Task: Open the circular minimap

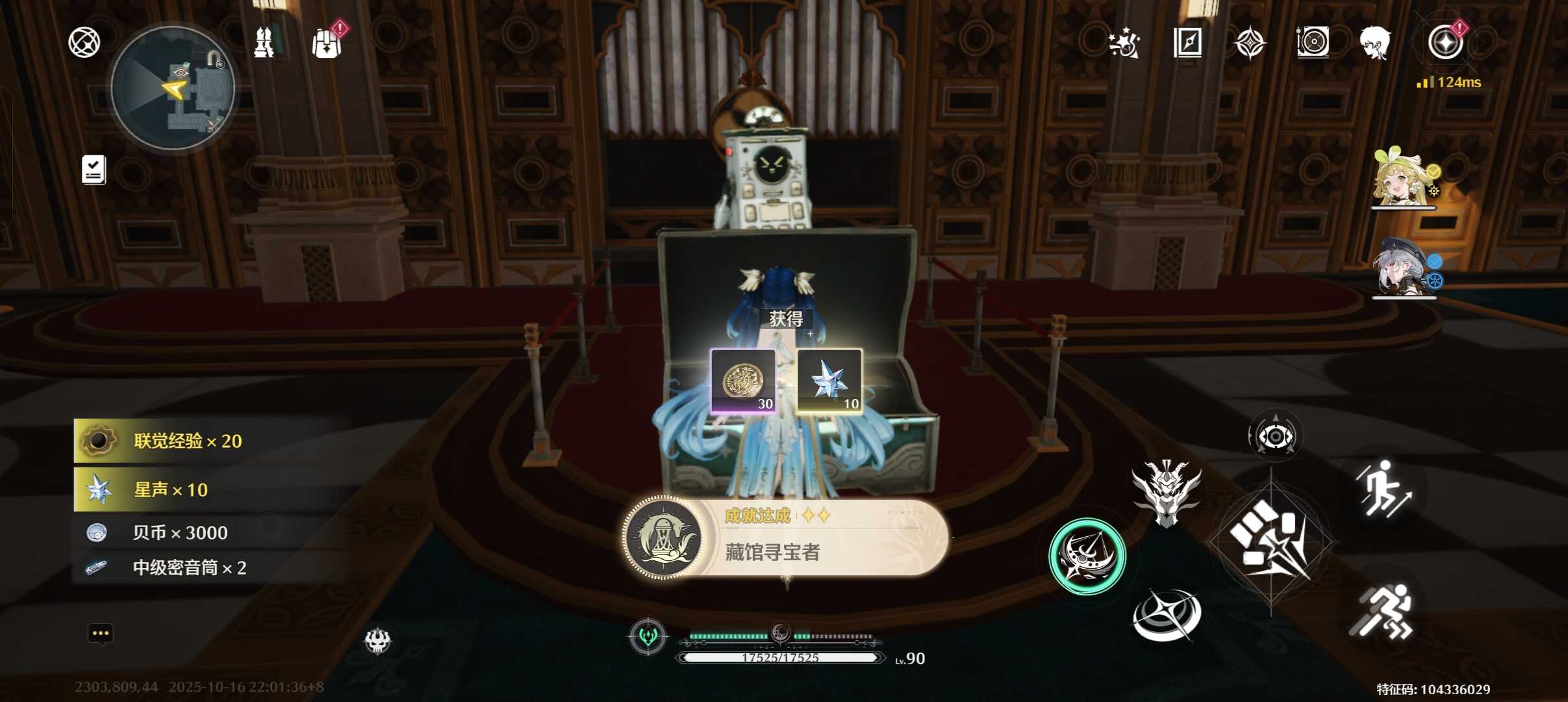Action: 173,88
